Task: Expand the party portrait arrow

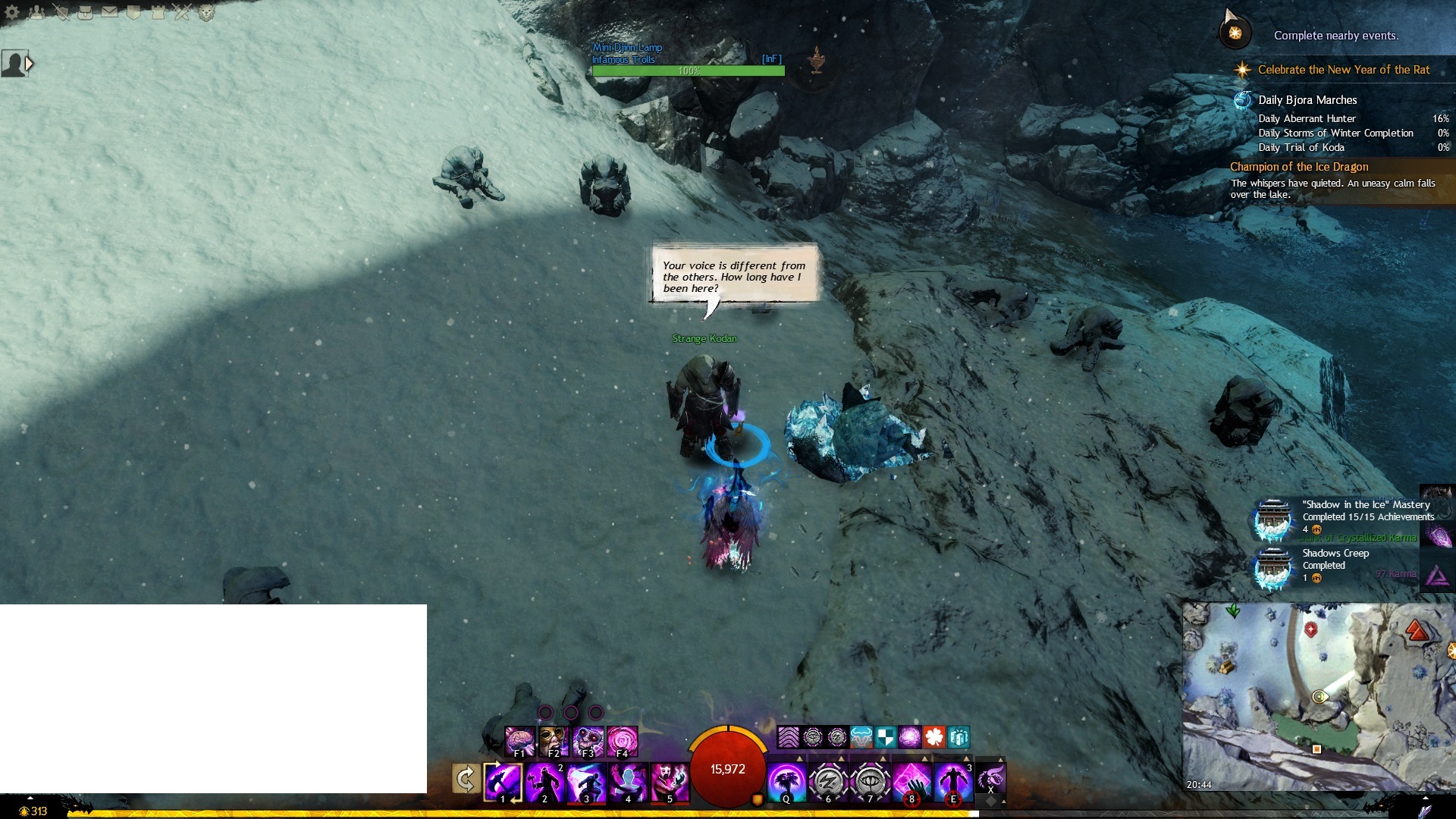Action: (x=30, y=64)
